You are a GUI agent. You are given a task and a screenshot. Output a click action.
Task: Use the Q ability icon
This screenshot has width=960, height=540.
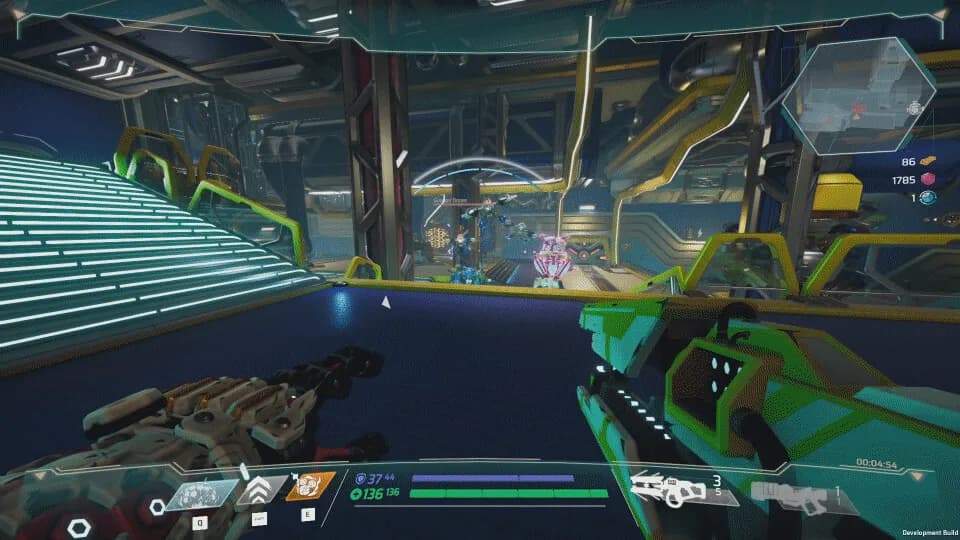pyautogui.click(x=201, y=494)
